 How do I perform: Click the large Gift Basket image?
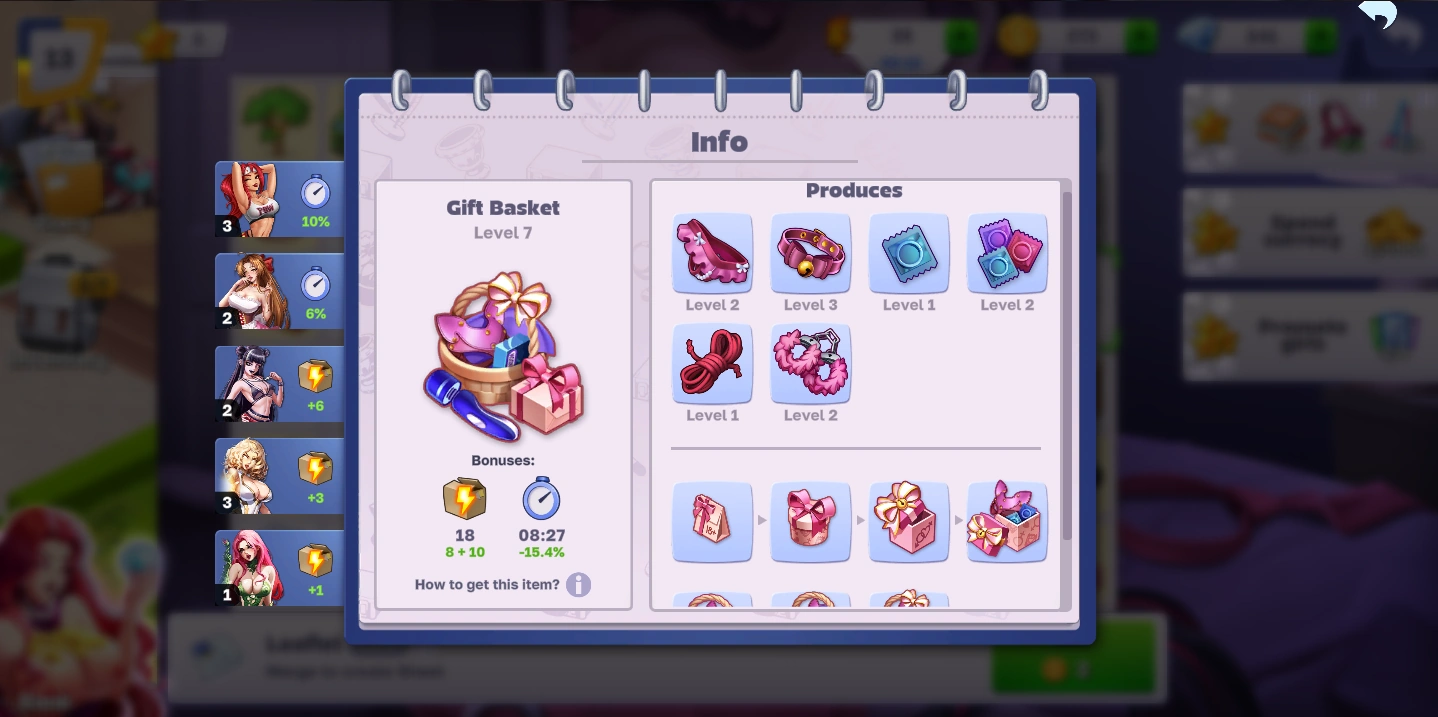pyautogui.click(x=503, y=355)
